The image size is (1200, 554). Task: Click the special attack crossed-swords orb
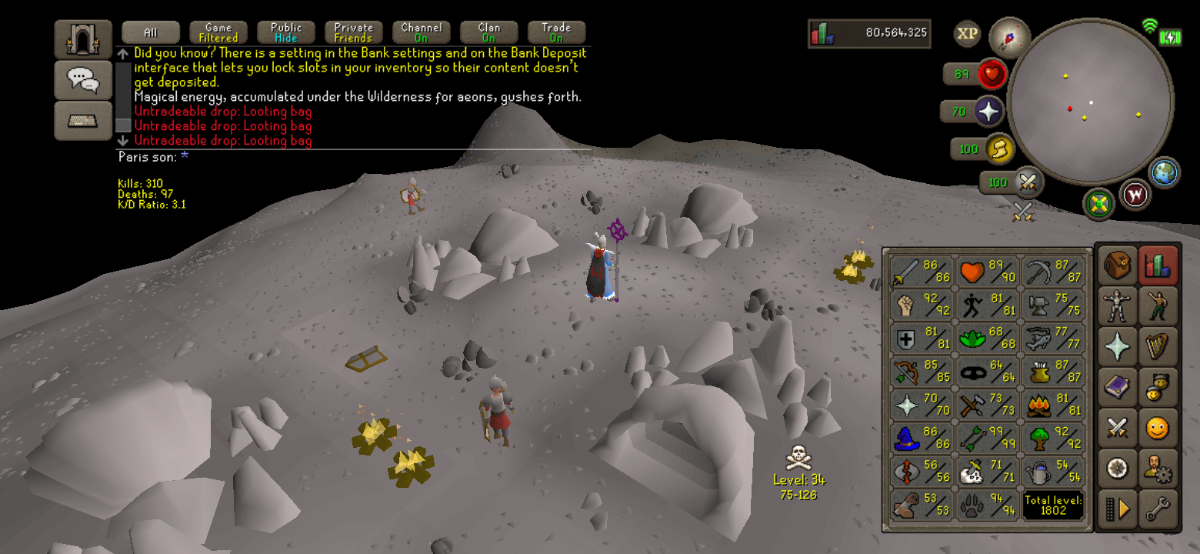coord(1027,182)
